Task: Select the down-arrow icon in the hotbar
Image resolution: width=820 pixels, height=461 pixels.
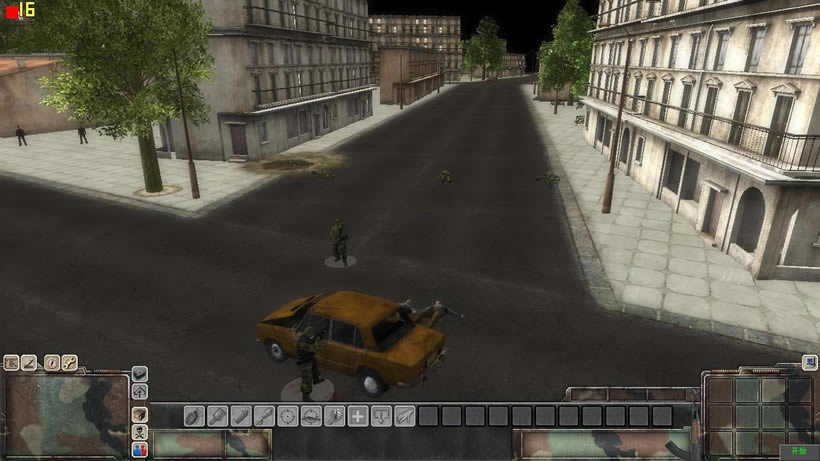Action: click(x=381, y=416)
